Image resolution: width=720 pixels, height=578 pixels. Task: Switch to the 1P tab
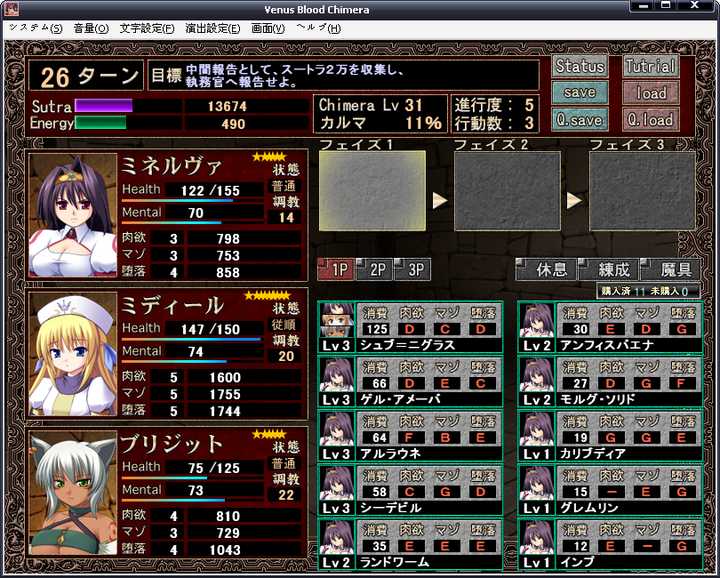click(335, 270)
